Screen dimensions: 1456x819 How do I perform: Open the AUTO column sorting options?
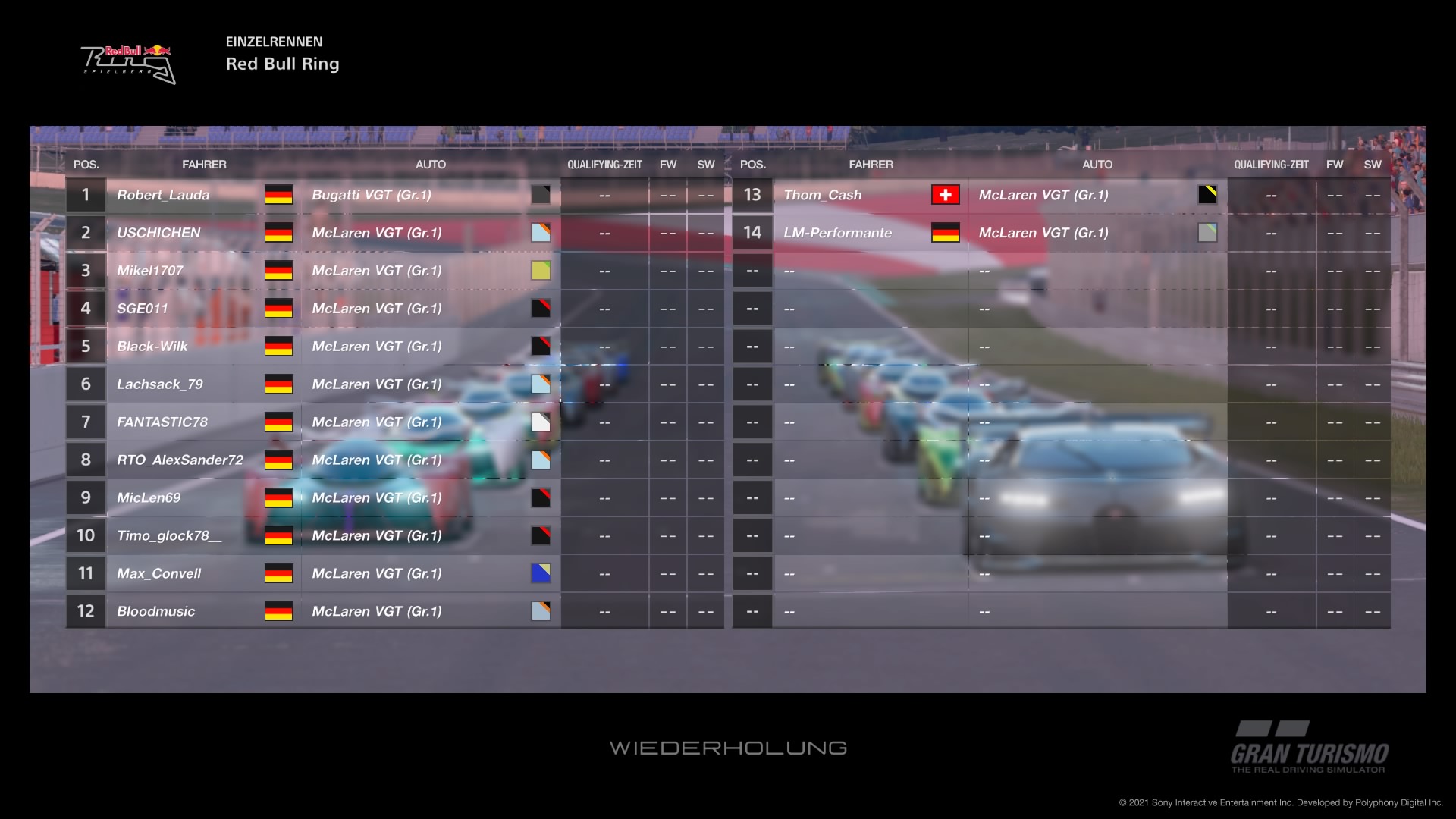point(429,164)
